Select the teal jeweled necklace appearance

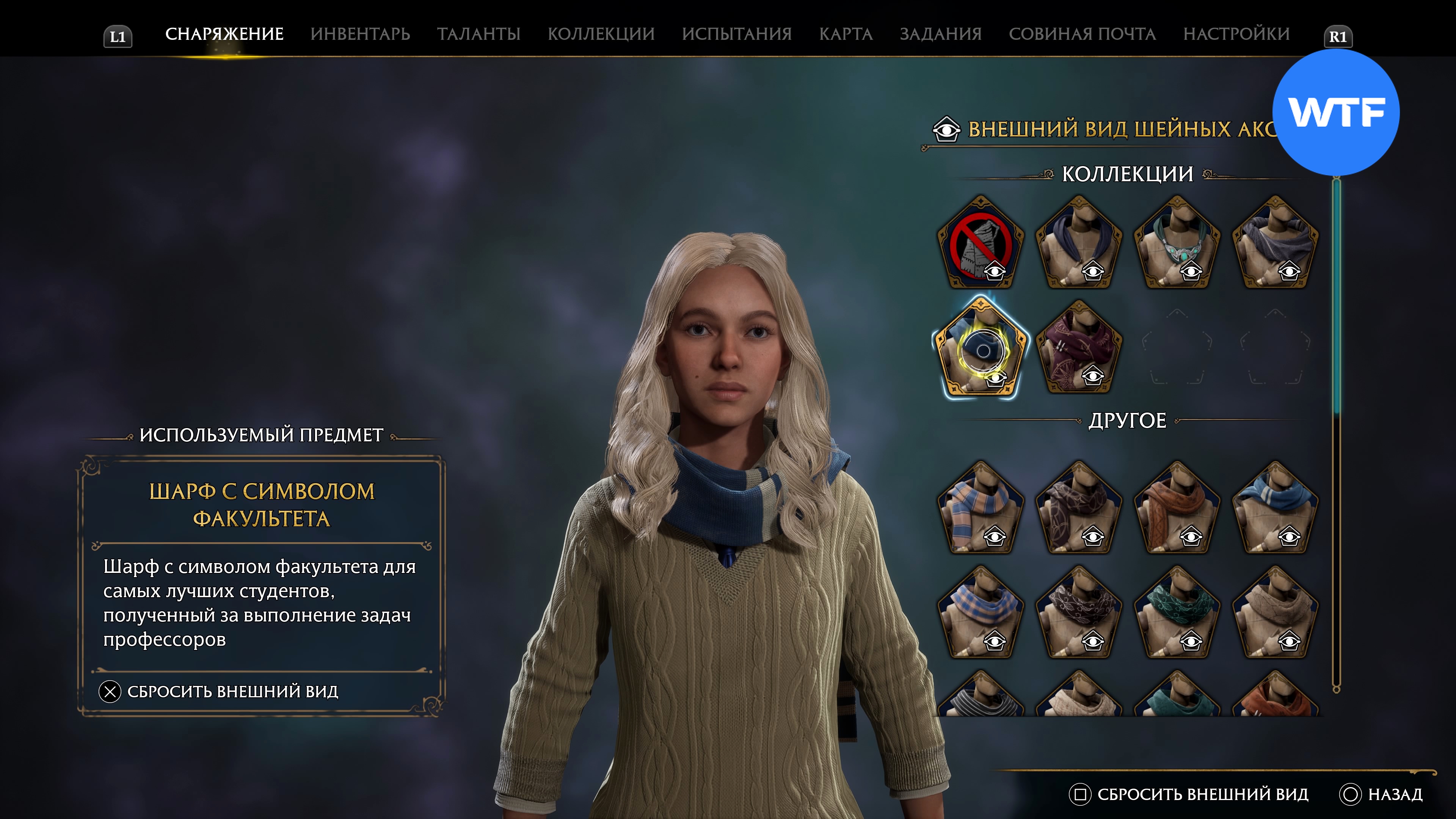pyautogui.click(x=1177, y=243)
